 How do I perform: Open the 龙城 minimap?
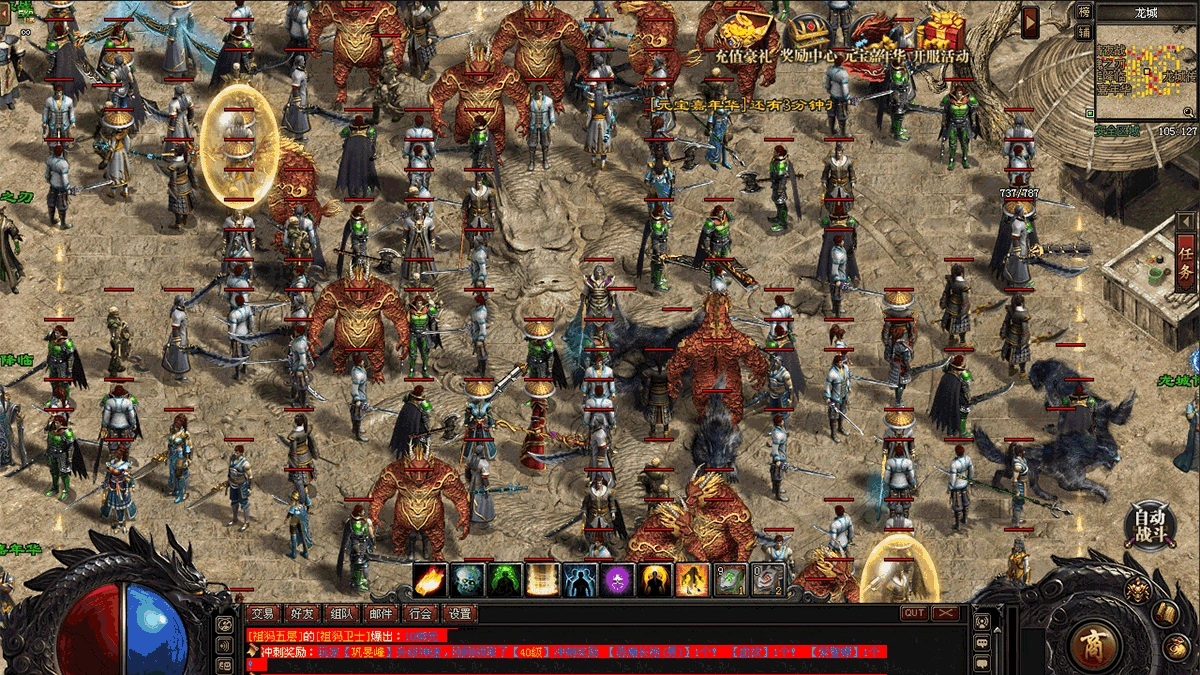(x=1146, y=68)
